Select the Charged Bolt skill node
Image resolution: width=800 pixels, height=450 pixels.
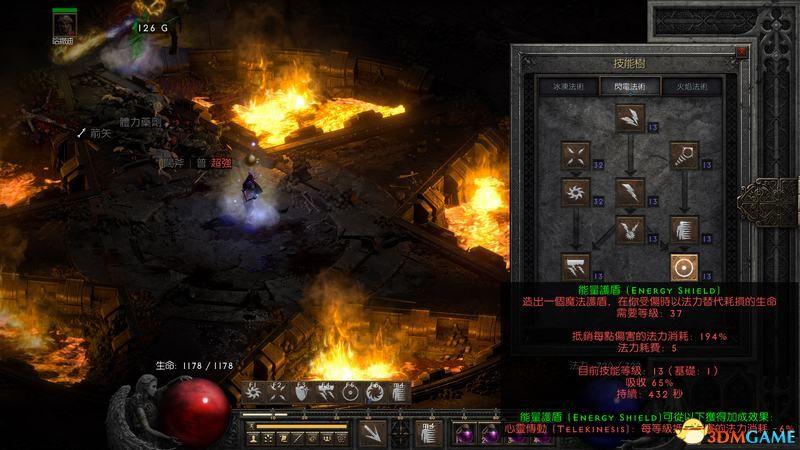pos(628,117)
